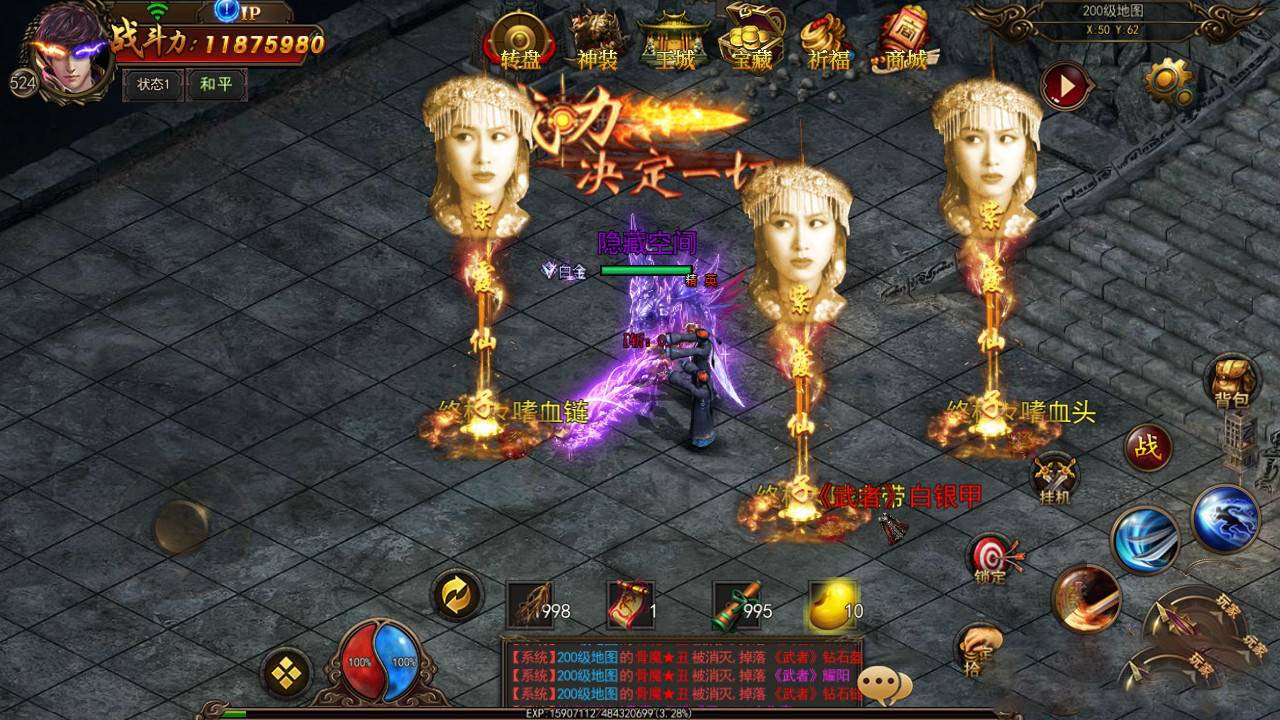Select the 状态1 status button

coord(153,85)
